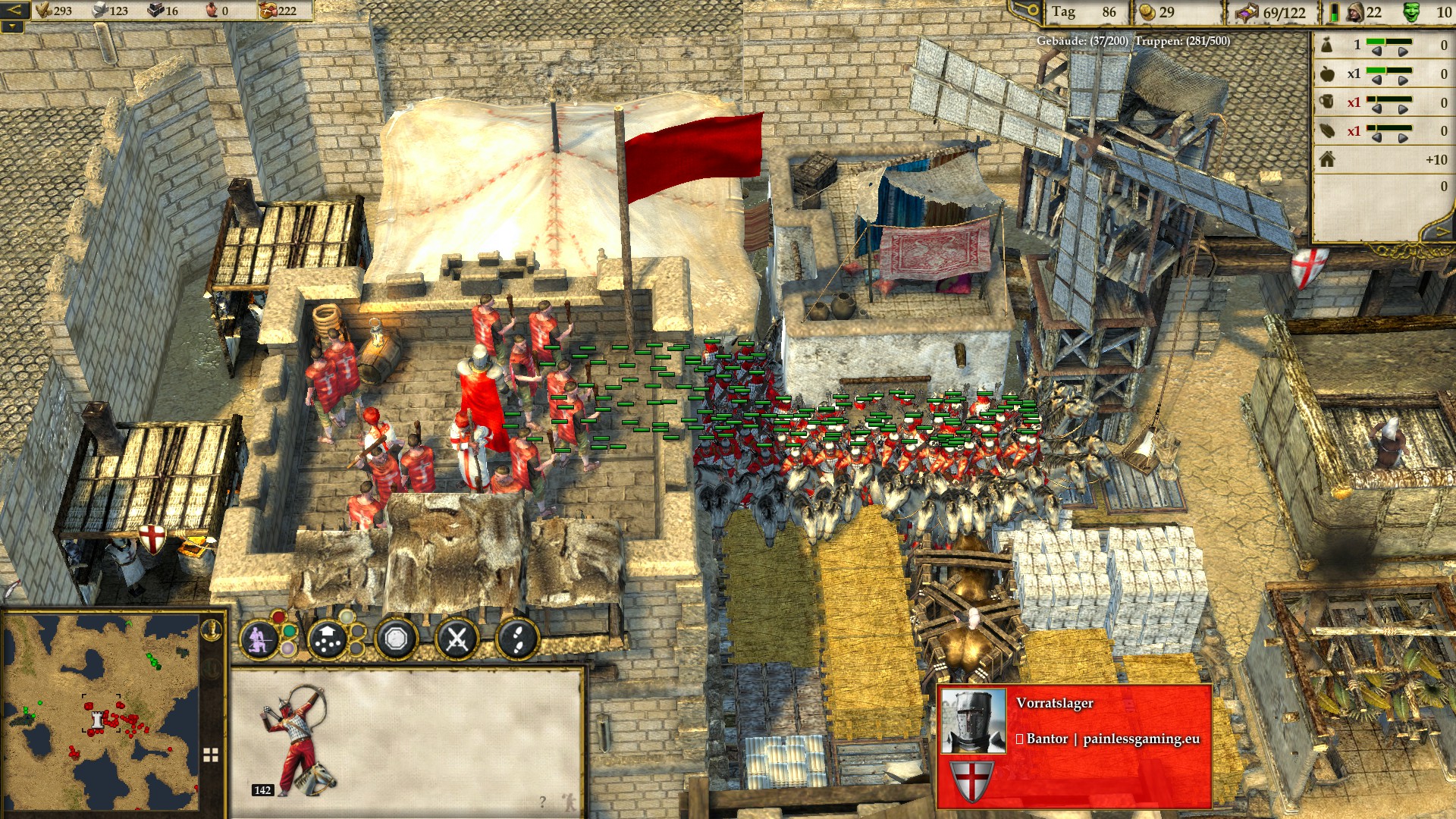Image resolution: width=1456 pixels, height=819 pixels.
Task: Select the crossed swords attack command
Action: [457, 639]
